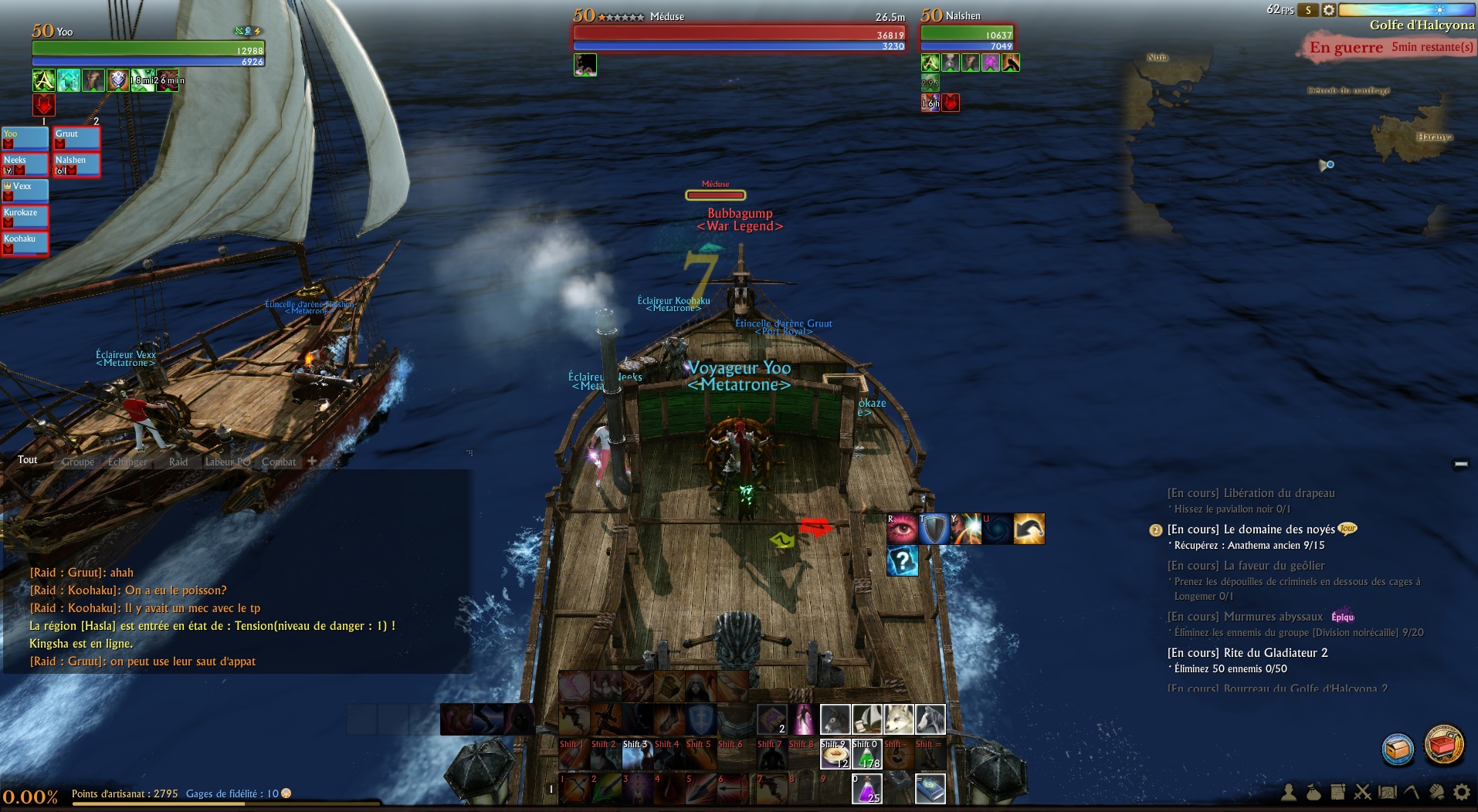This screenshot has height=812, width=1478.
Task: Click the sailing ship summon icon
Action: [x=866, y=719]
